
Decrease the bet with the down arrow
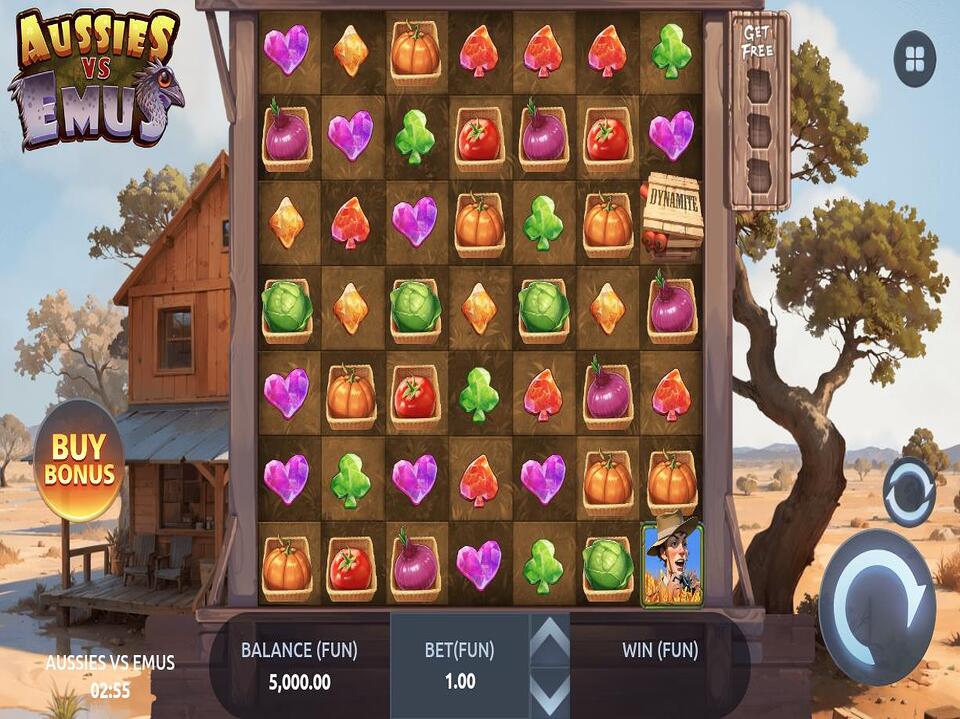click(x=549, y=693)
